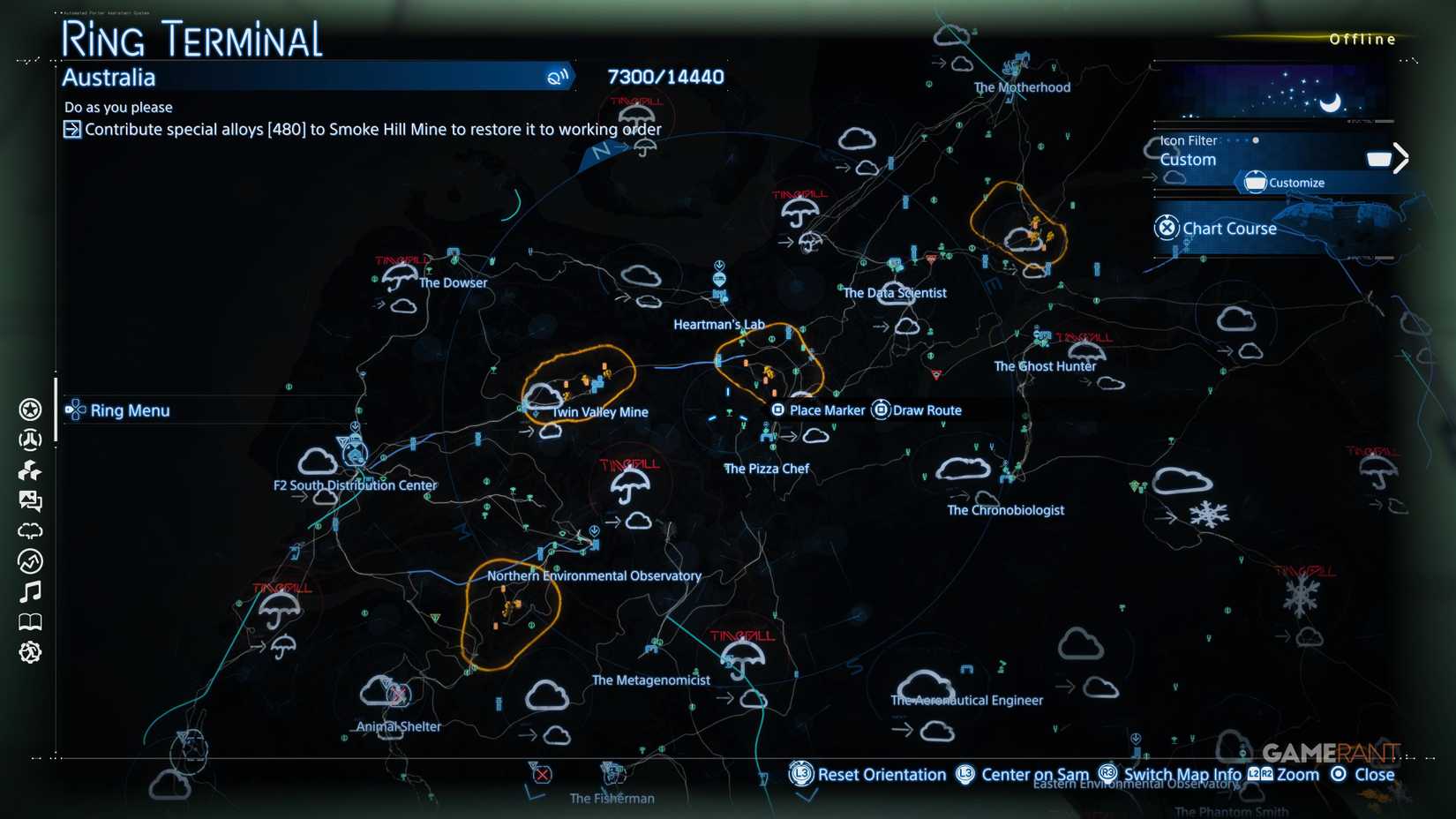This screenshot has height=819, width=1456.
Task: Open the photo messages icon in the sidebar
Action: coord(30,500)
